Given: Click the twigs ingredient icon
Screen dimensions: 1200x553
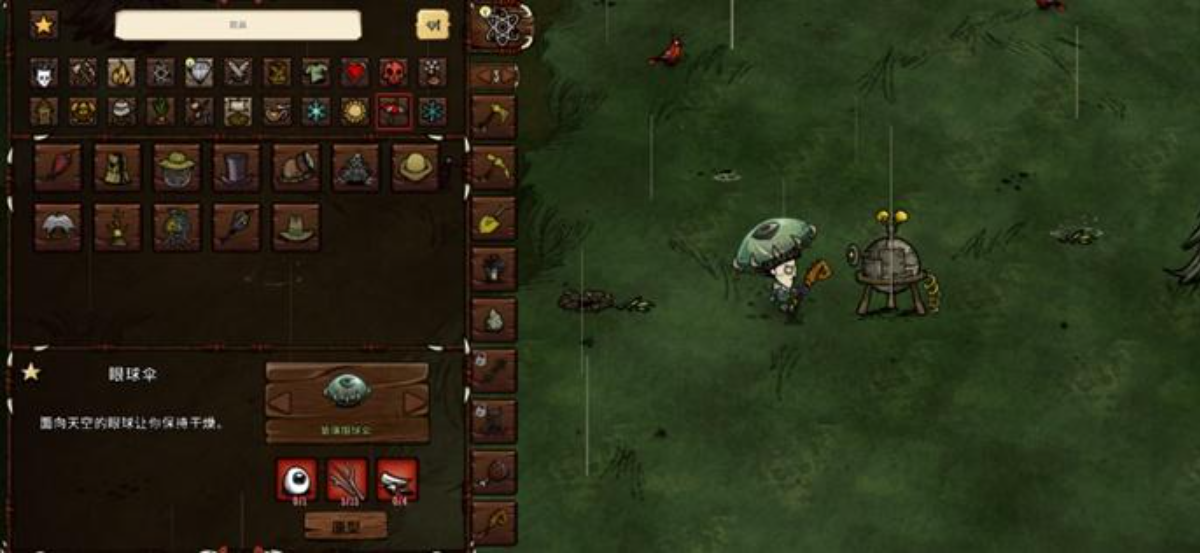Looking at the screenshot, I should pyautogui.click(x=347, y=480).
